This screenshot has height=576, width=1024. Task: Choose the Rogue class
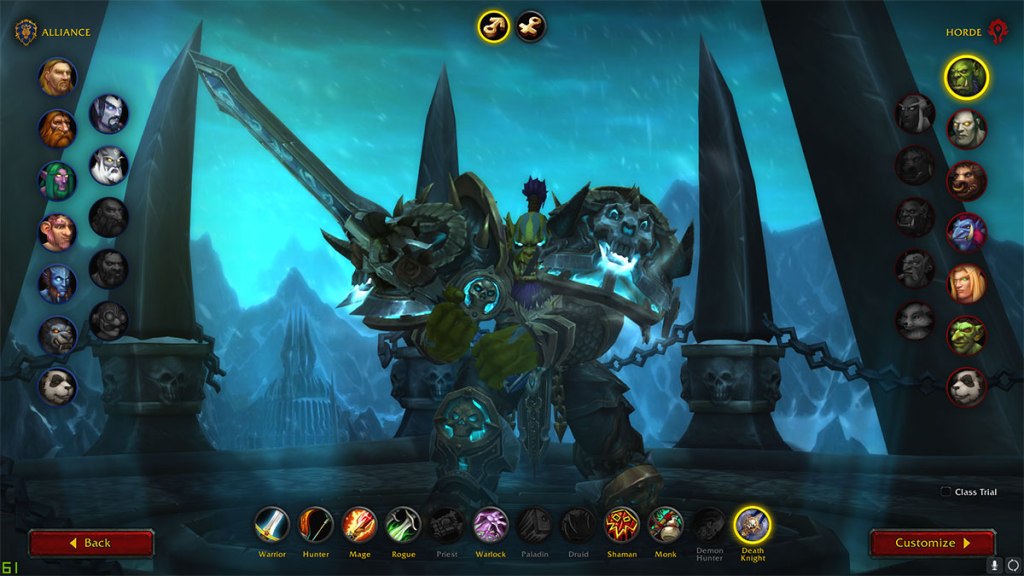pos(403,525)
